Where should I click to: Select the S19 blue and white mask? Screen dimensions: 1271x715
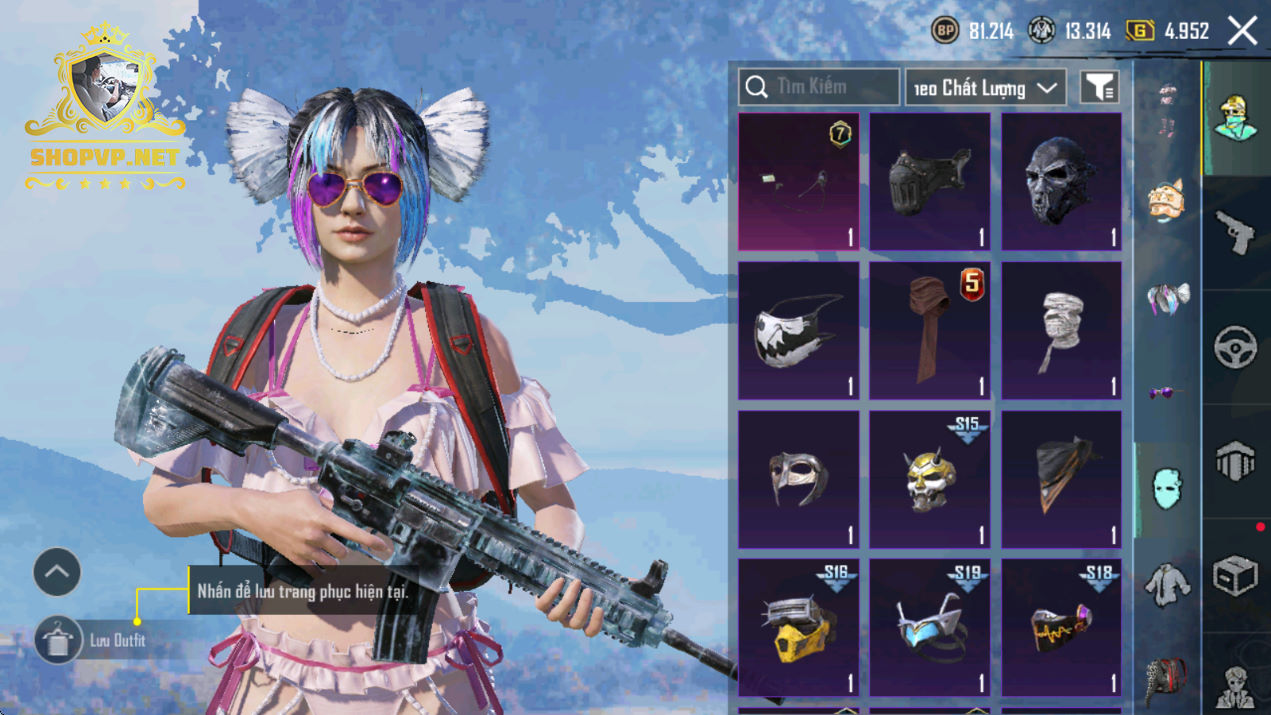929,627
